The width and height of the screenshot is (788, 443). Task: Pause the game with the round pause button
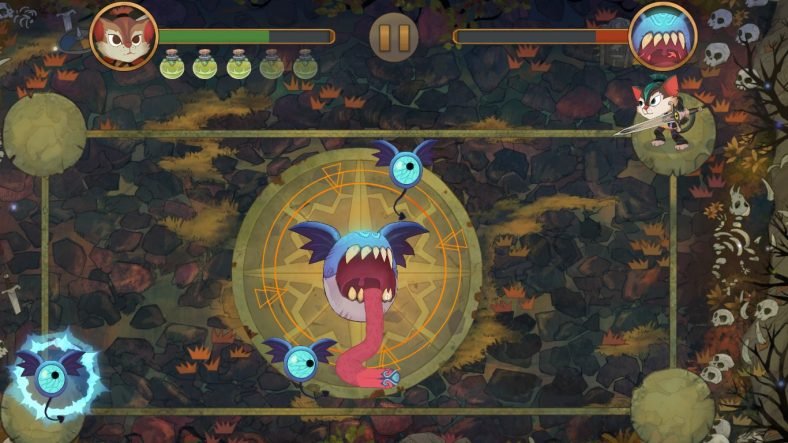tap(393, 37)
